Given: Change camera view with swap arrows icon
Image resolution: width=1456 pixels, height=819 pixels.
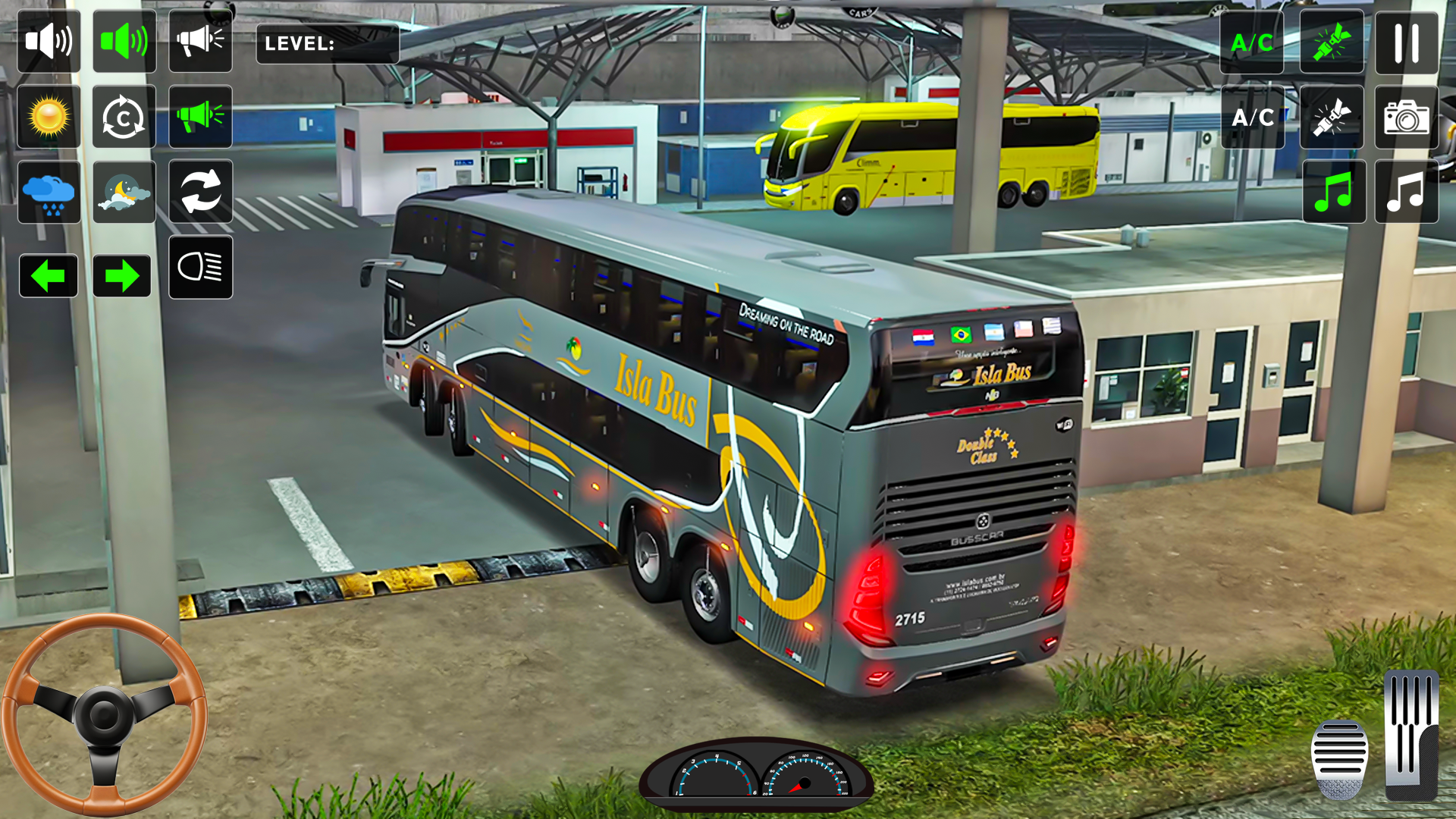Looking at the screenshot, I should click(x=200, y=192).
